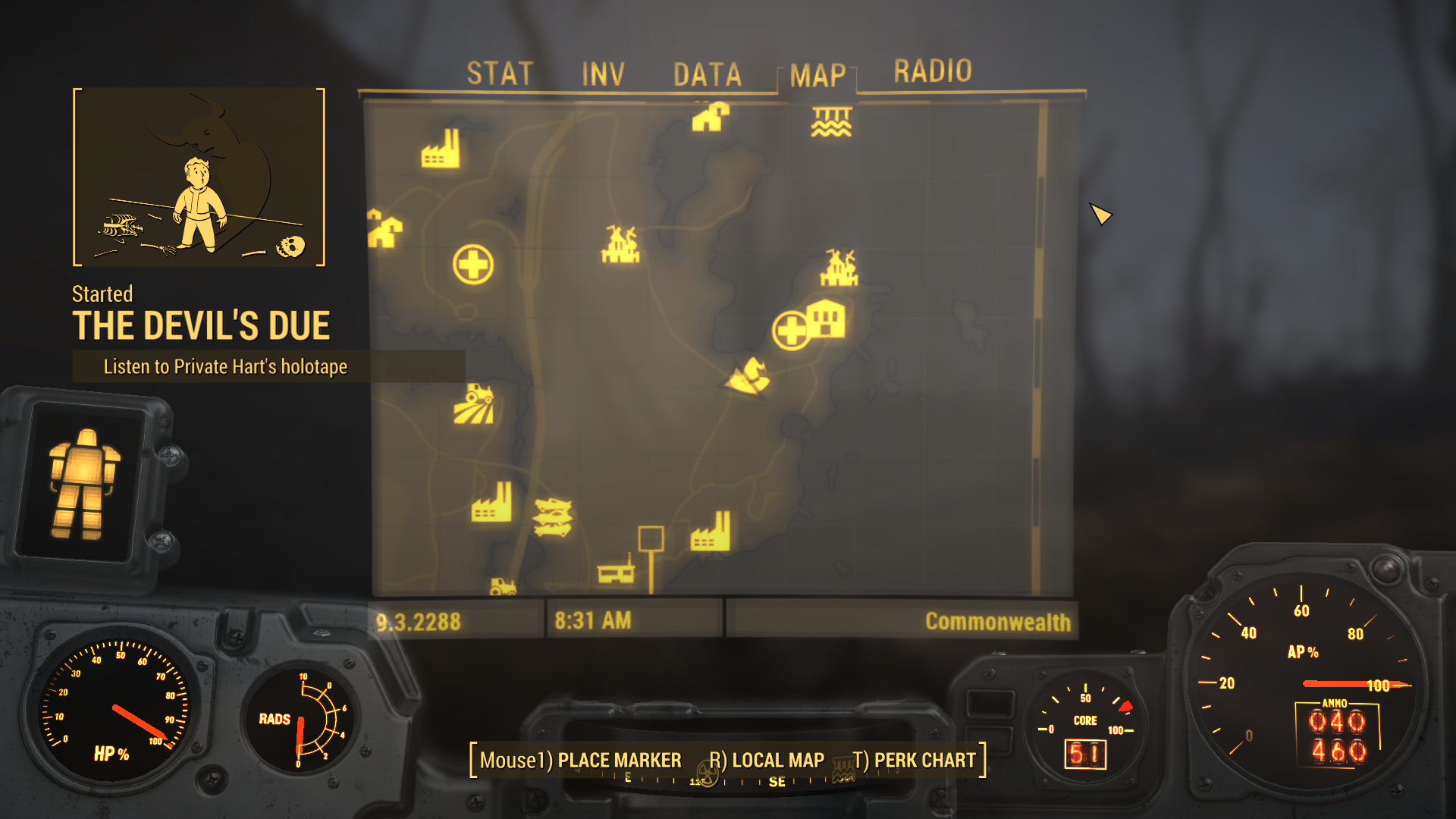Select the square signpost map marker
Screen dimensions: 1456x819
[x=651, y=540]
